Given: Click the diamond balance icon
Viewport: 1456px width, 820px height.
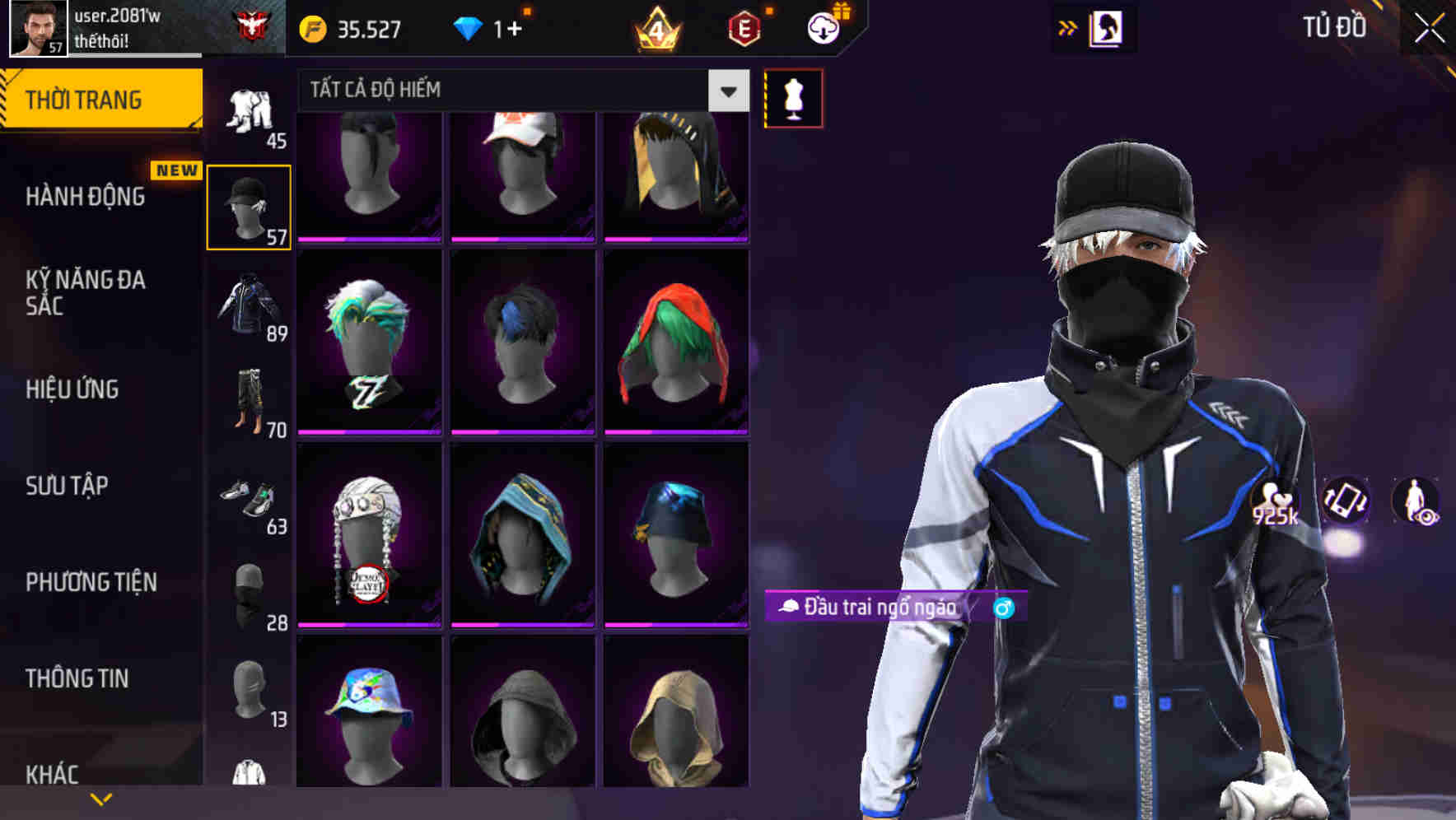Looking at the screenshot, I should point(470,28).
